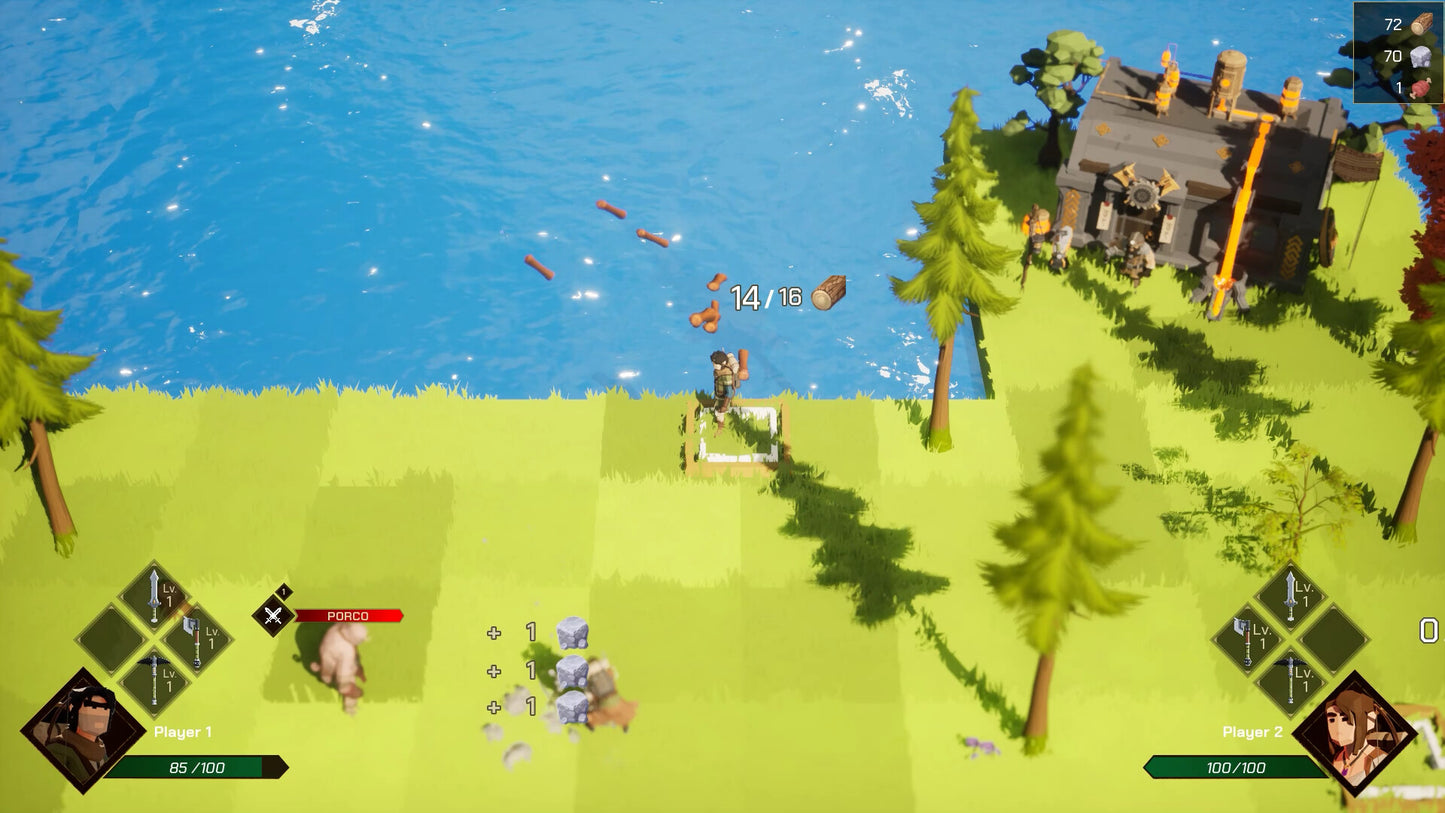Screen dimensions: 1445x813
Task: Click the stone resource icon
Action: tap(1421, 57)
